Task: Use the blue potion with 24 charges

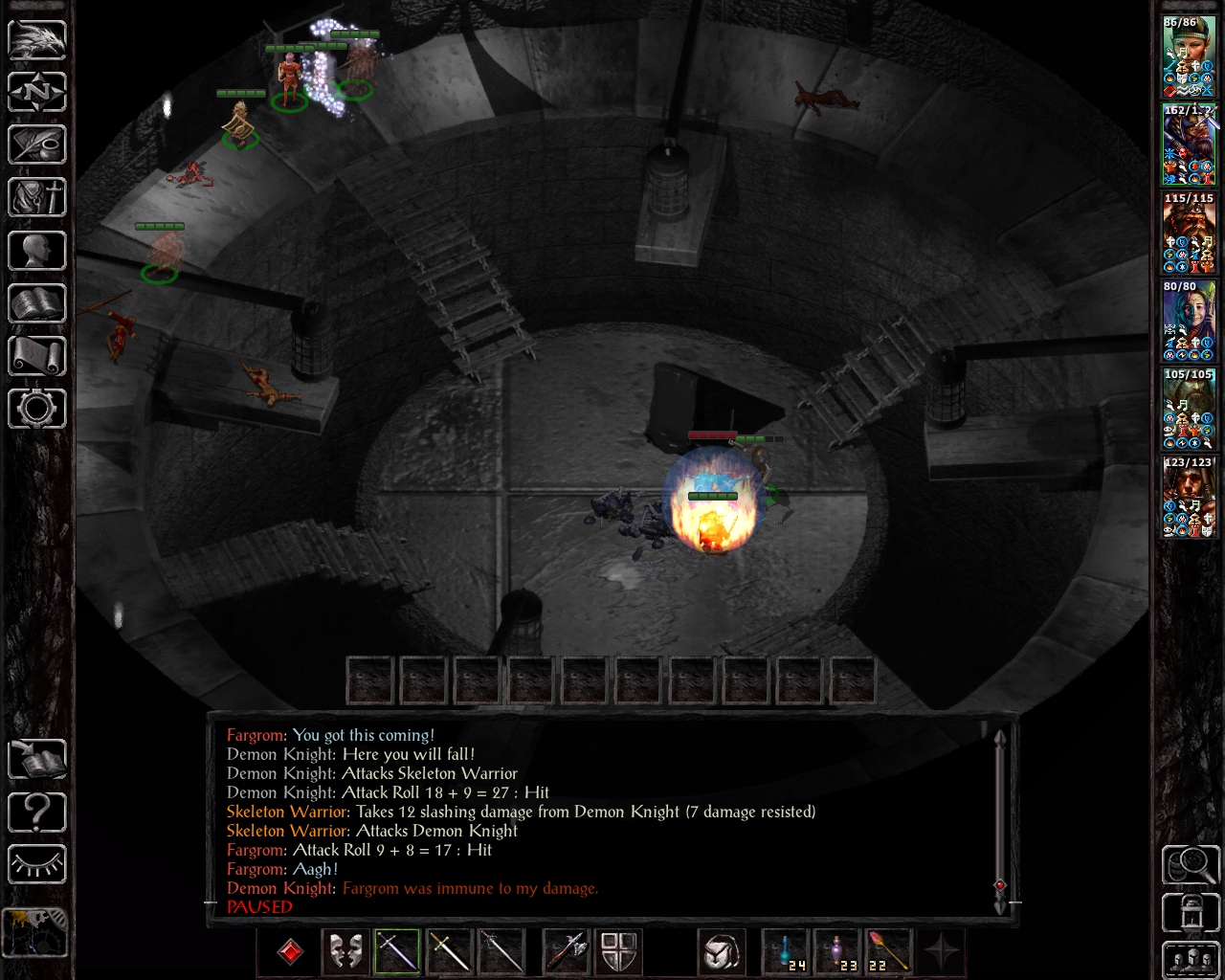Action: point(786,952)
